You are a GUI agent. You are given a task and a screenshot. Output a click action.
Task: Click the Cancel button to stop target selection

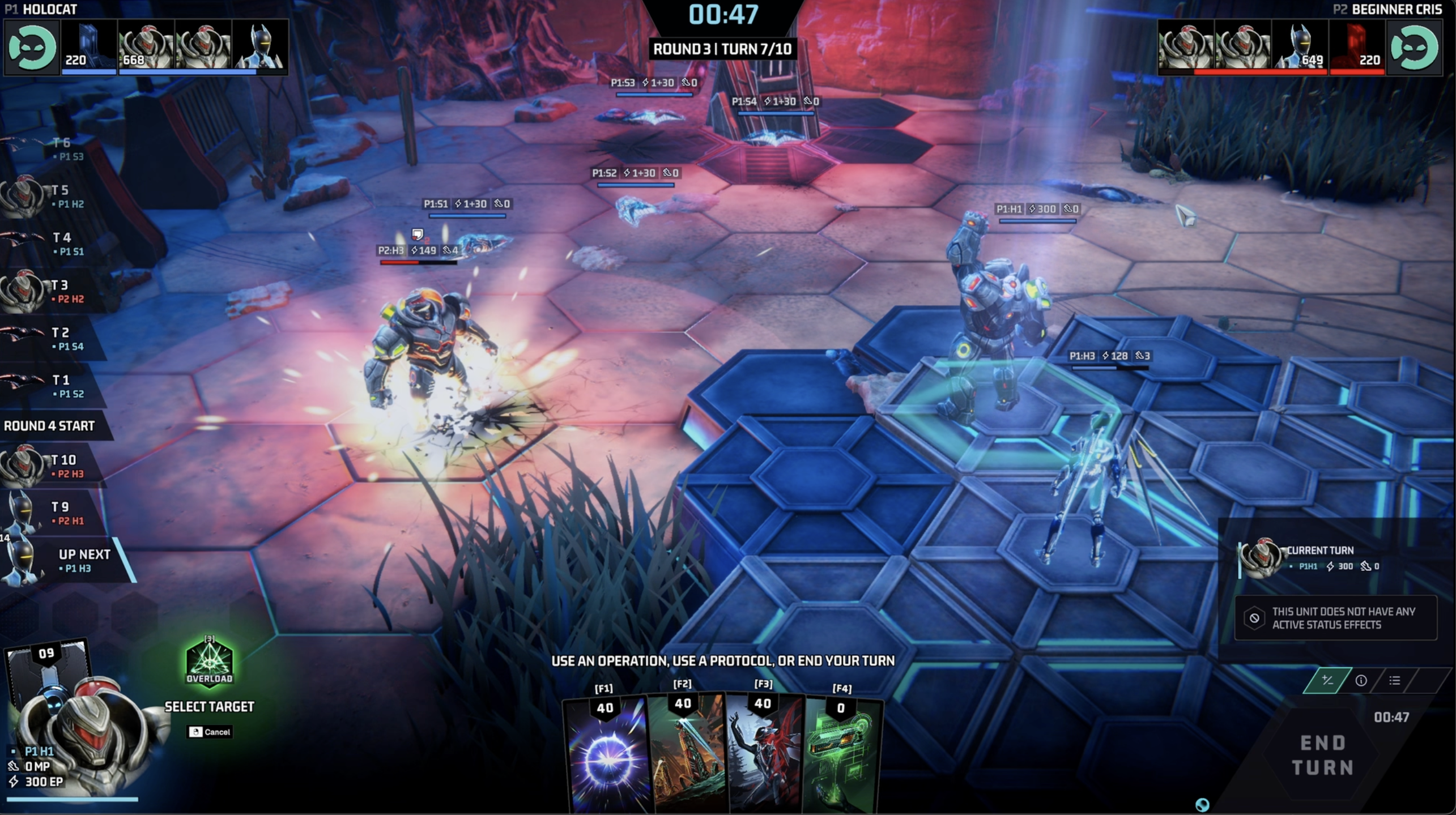tap(210, 732)
